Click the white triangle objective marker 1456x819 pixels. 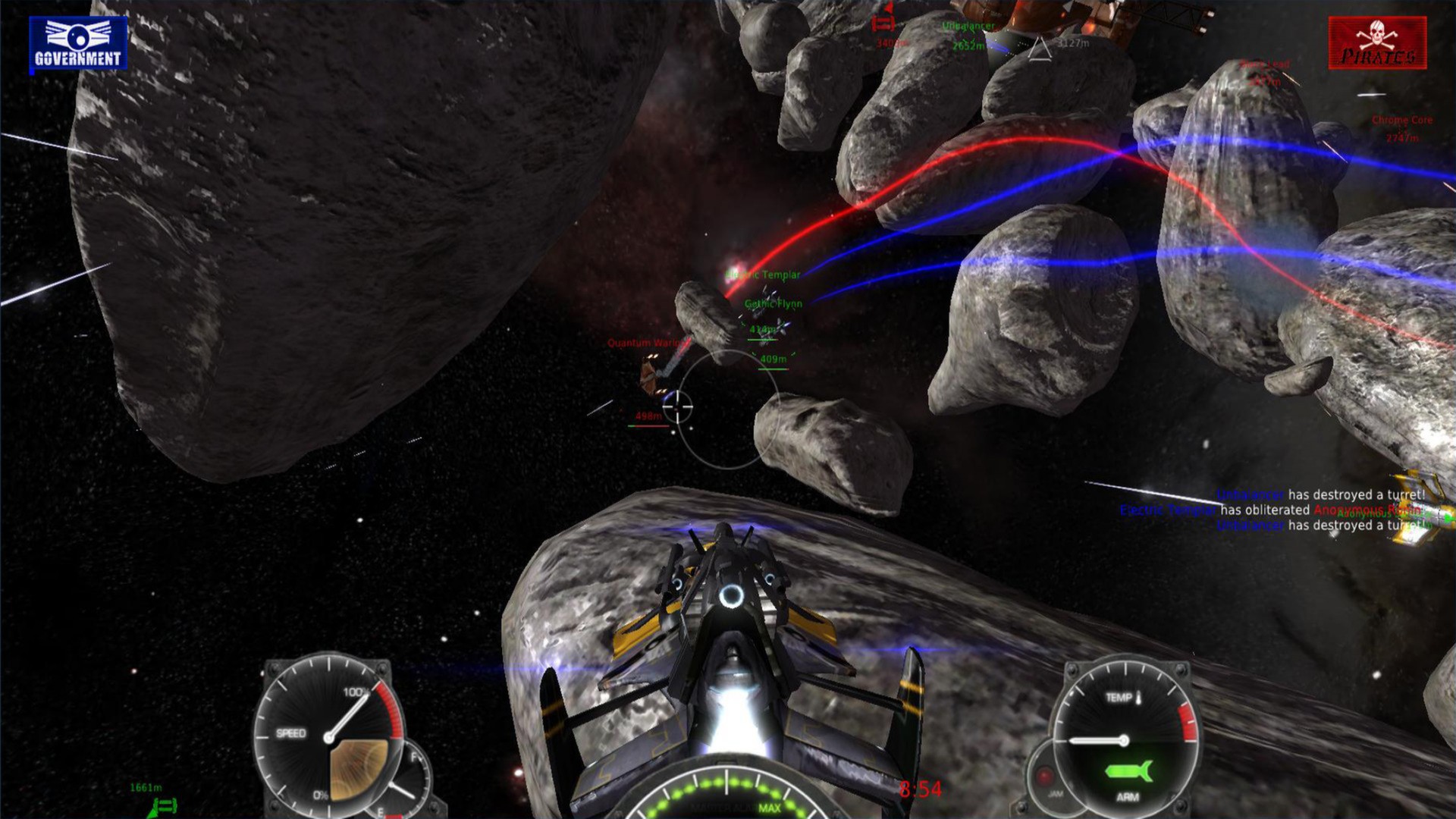(1040, 49)
